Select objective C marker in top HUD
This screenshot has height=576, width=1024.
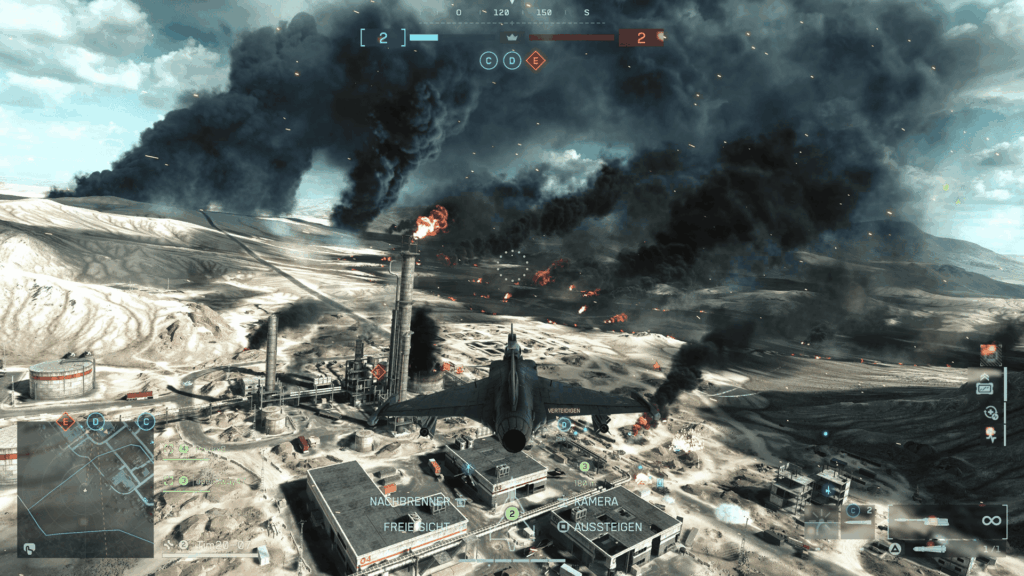pos(488,61)
